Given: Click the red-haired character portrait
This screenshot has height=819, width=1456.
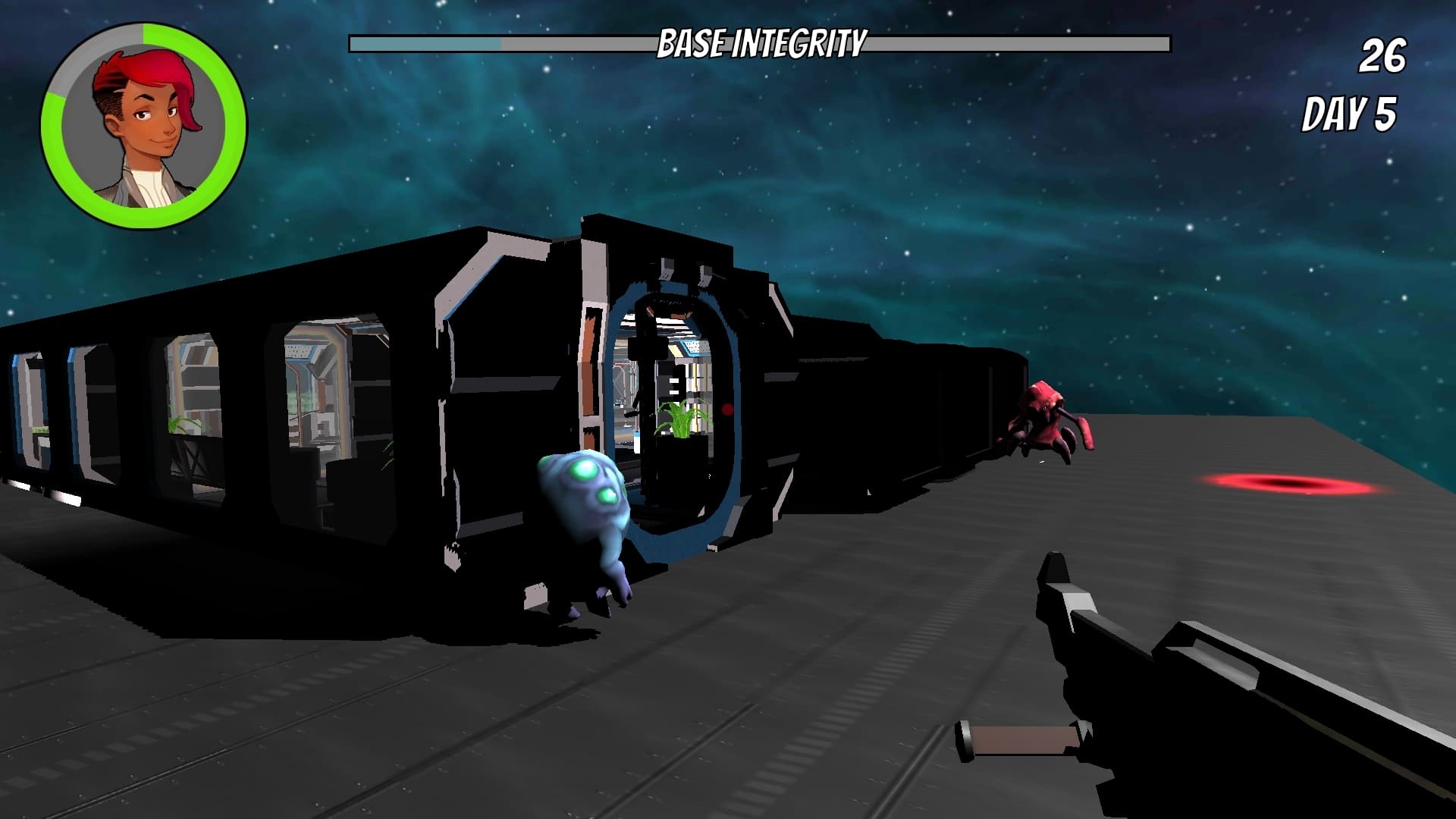Looking at the screenshot, I should pos(144,126).
